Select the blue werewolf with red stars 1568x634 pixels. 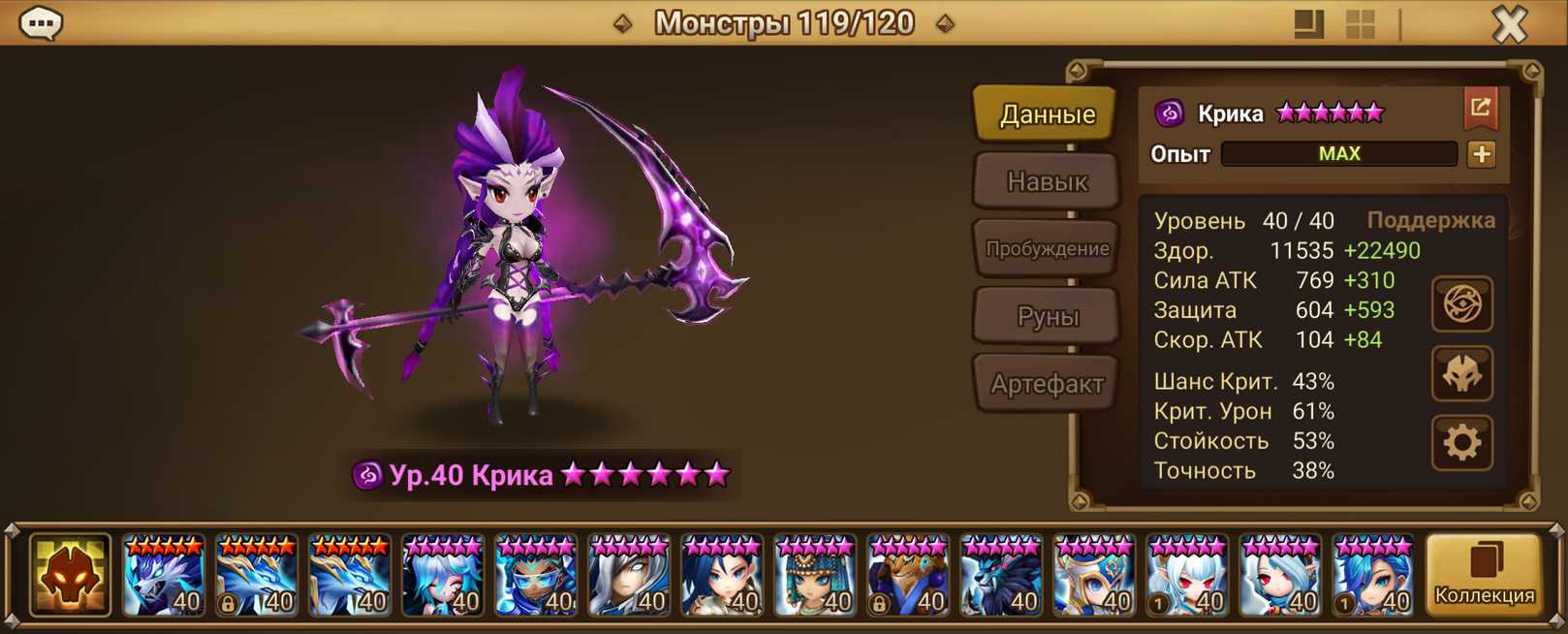coord(164,577)
